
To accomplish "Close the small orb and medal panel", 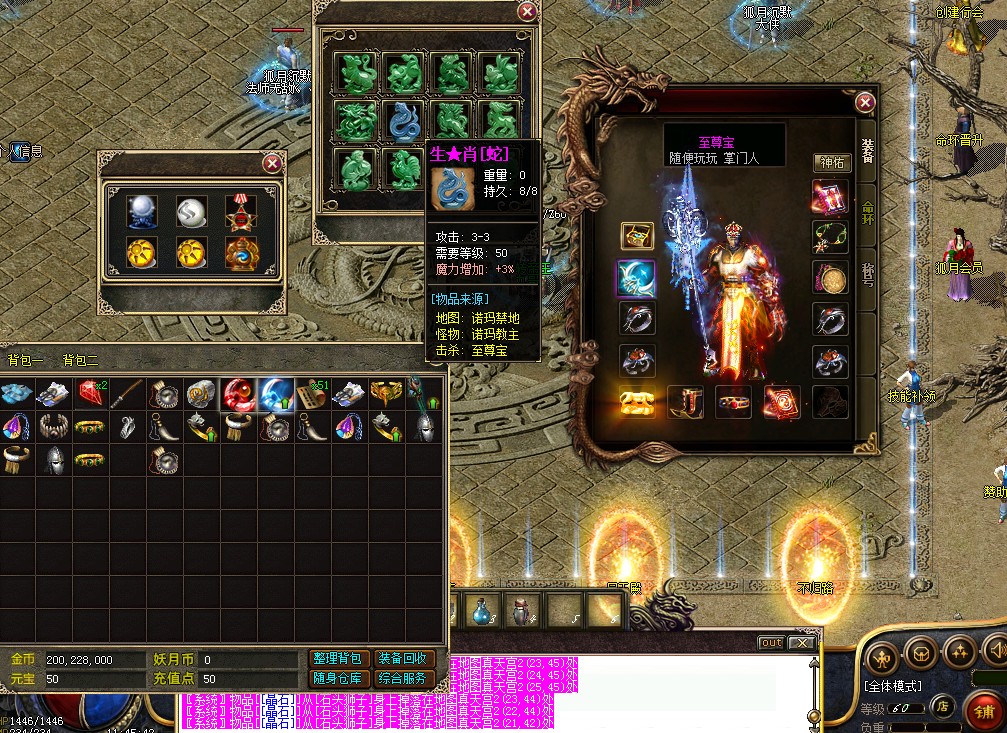I will click(271, 163).
